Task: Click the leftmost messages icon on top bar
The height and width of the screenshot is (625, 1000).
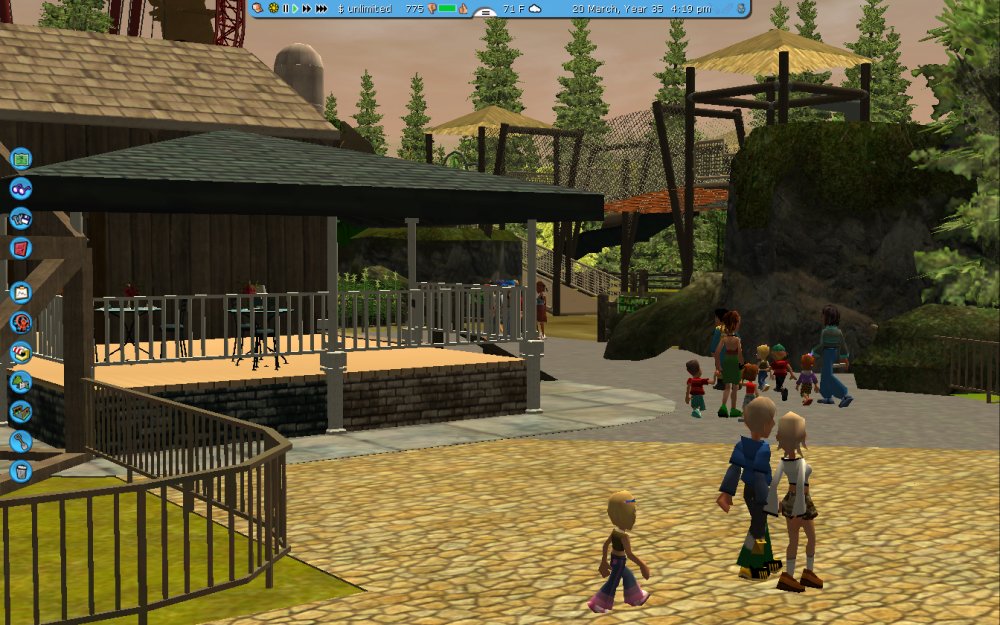Action: [x=258, y=8]
